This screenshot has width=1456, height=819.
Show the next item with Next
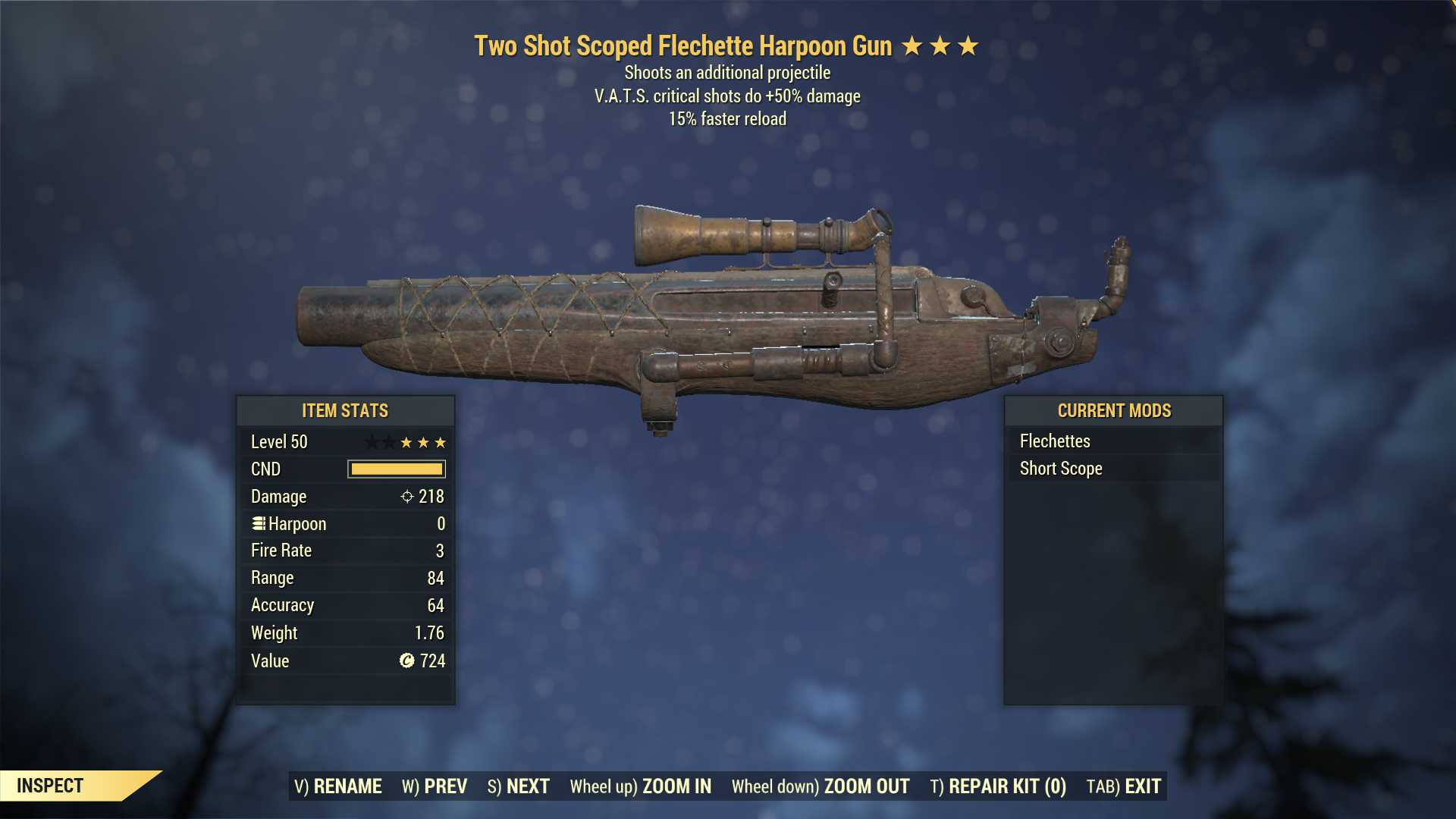pyautogui.click(x=519, y=786)
